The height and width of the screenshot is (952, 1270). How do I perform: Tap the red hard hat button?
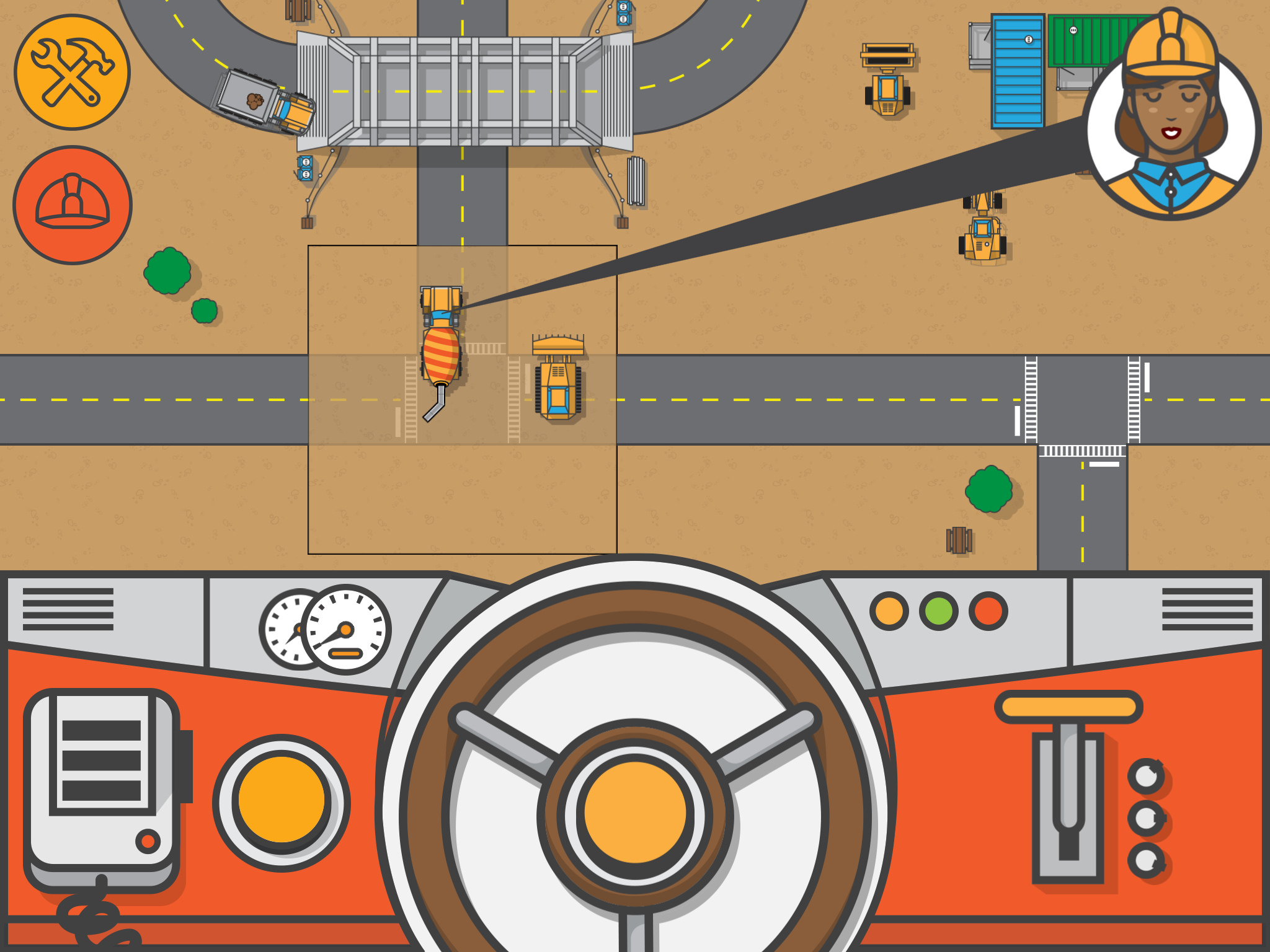point(73,205)
